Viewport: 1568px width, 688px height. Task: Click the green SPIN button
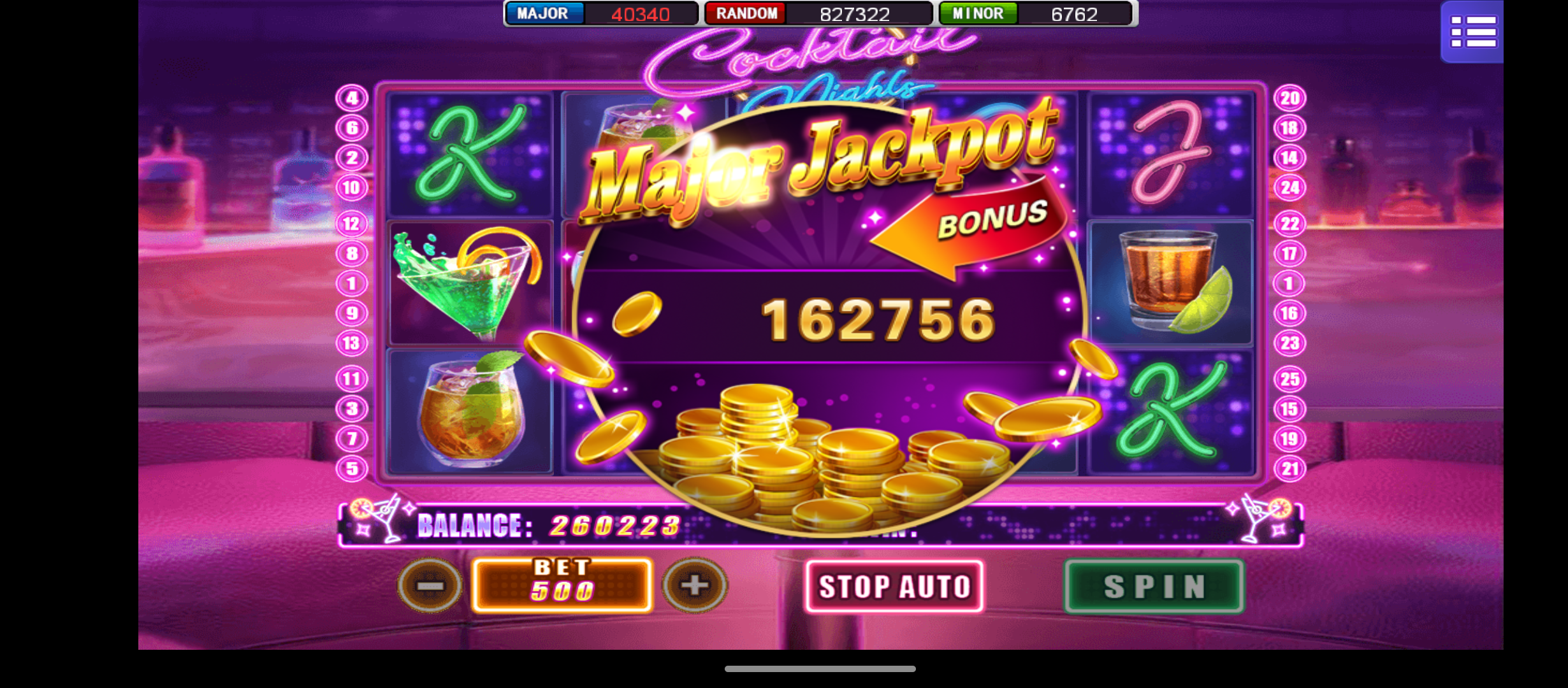click(x=1154, y=586)
